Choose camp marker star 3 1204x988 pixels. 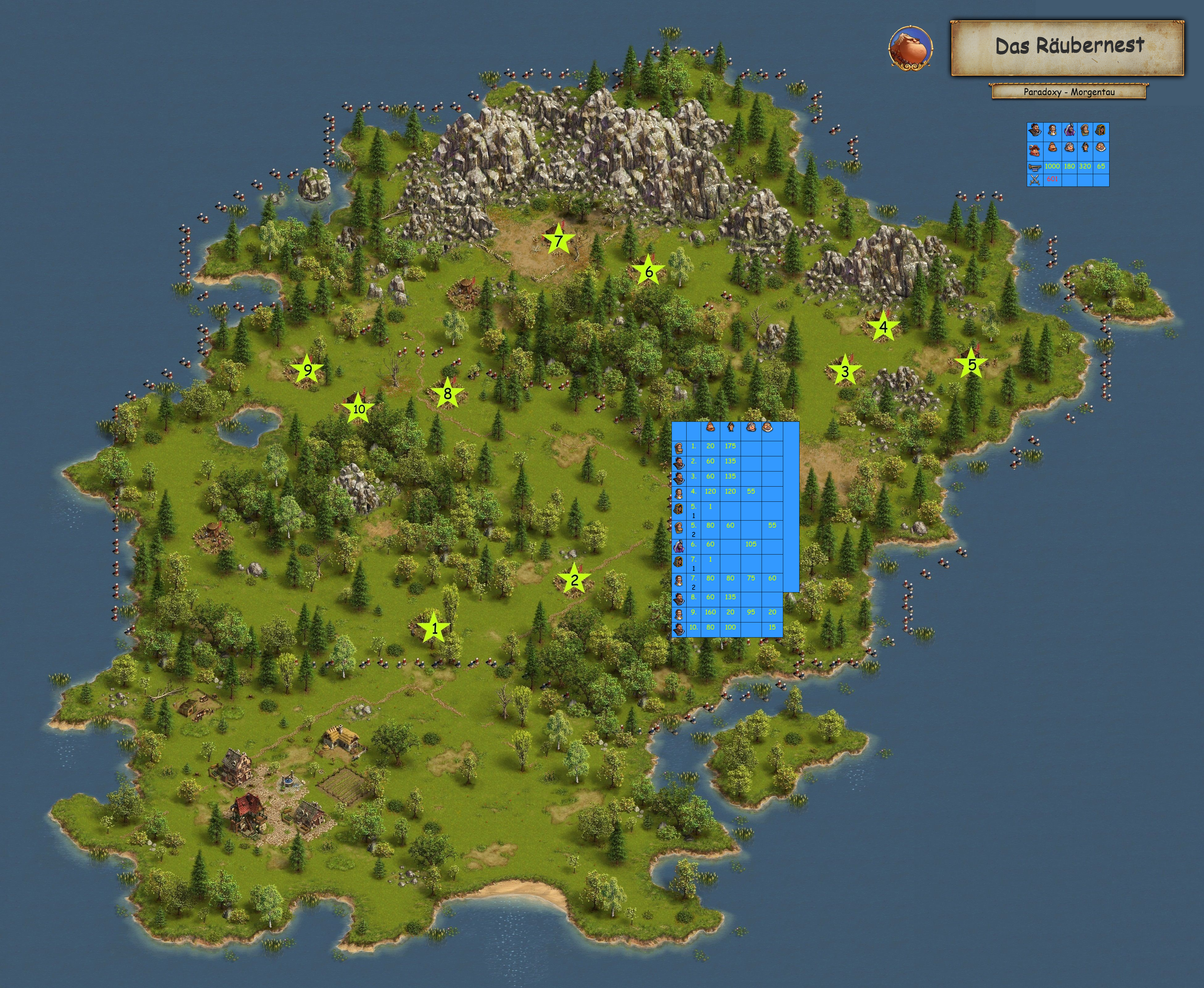click(845, 371)
